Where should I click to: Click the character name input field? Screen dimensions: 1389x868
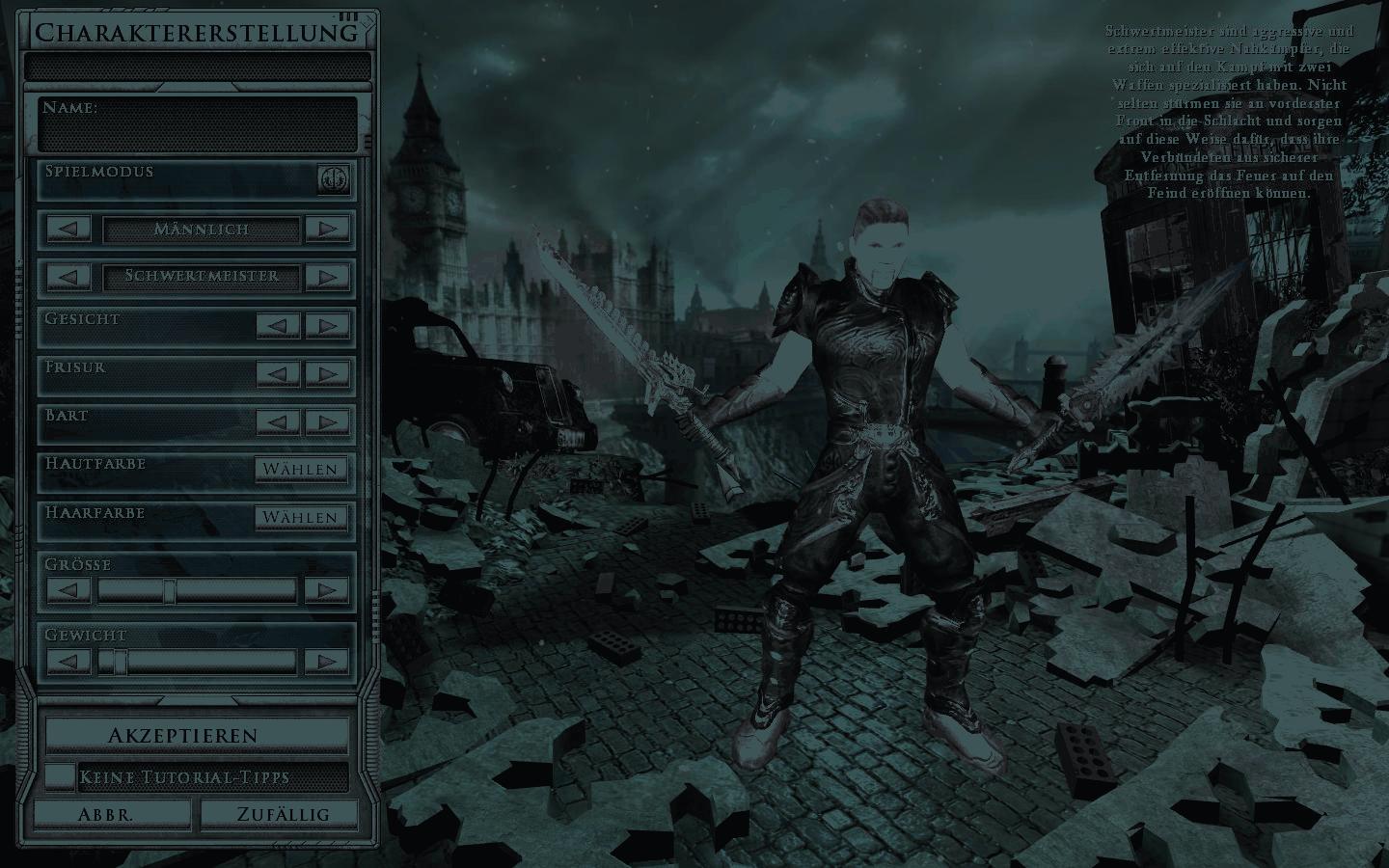coord(198,132)
